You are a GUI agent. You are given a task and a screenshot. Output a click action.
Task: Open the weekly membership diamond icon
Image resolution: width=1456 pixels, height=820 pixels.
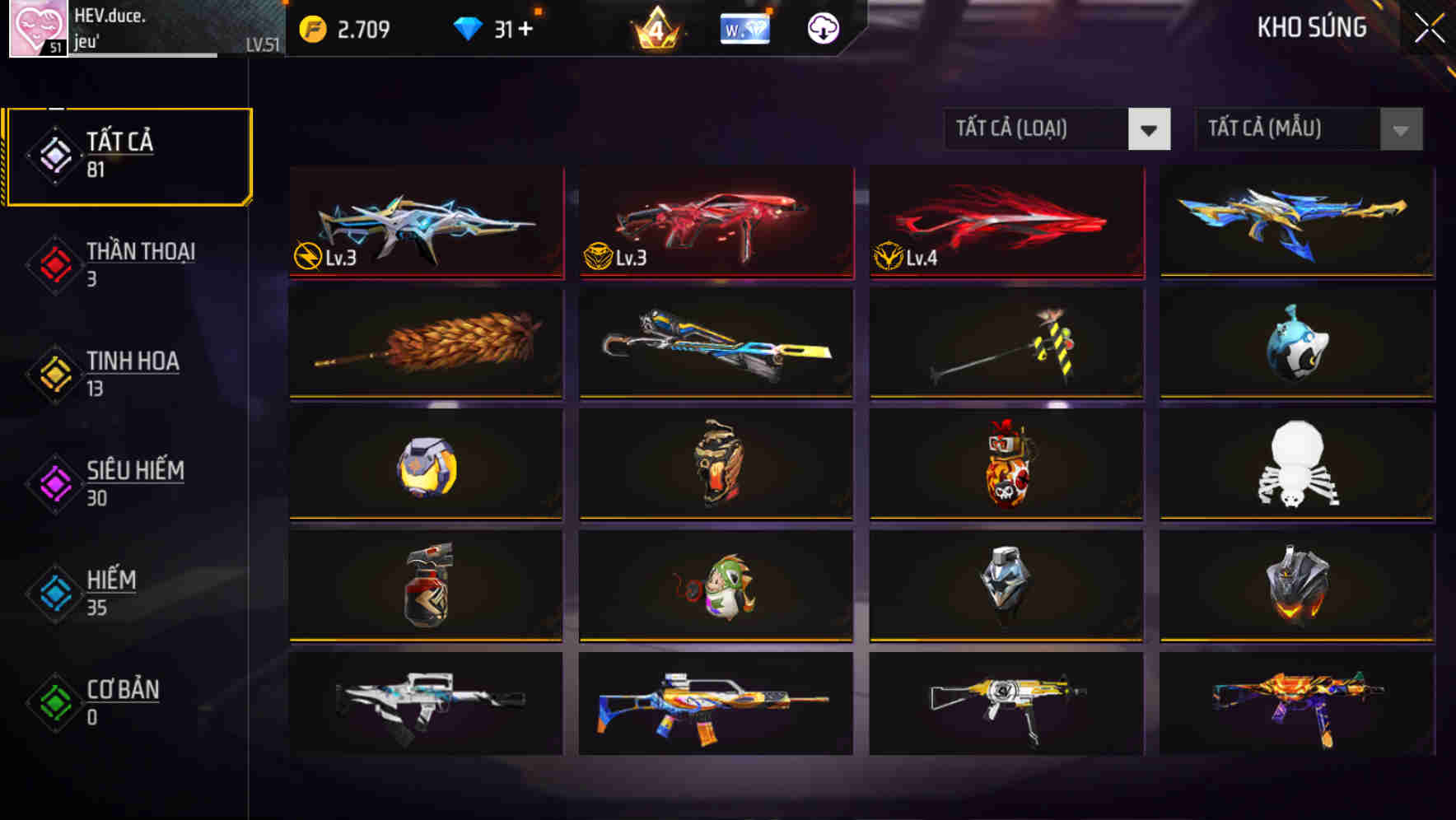(x=745, y=27)
